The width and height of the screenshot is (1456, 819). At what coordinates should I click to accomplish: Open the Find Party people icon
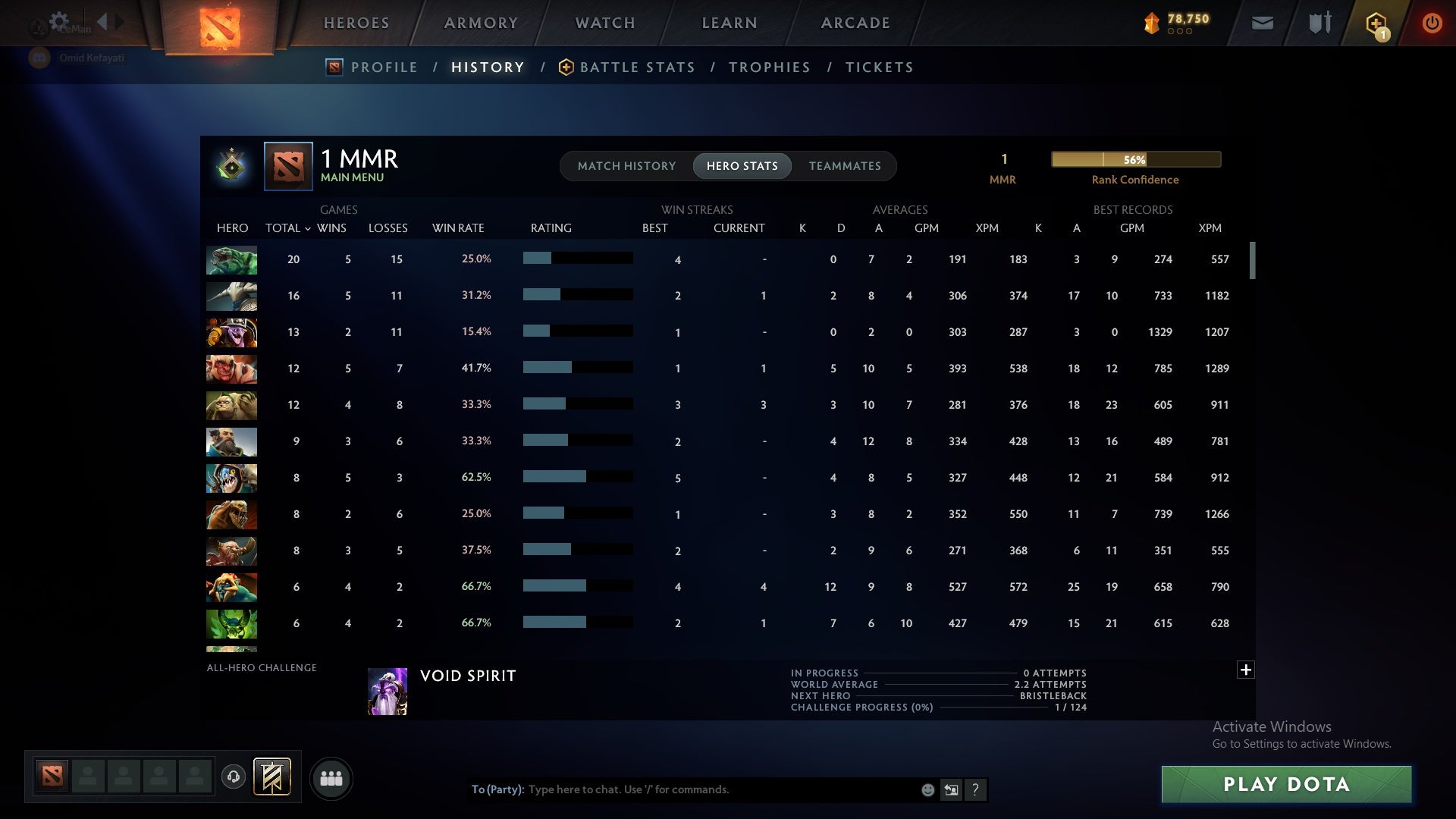(331, 778)
